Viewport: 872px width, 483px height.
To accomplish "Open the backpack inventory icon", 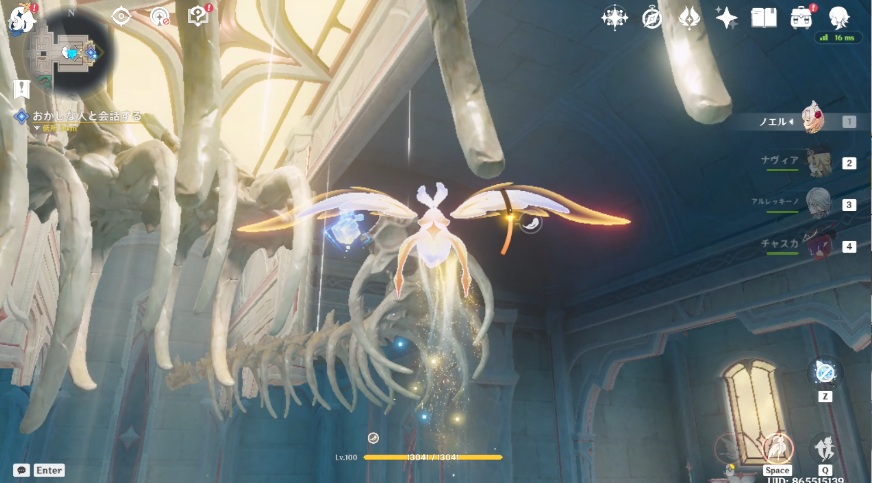I will [801, 17].
